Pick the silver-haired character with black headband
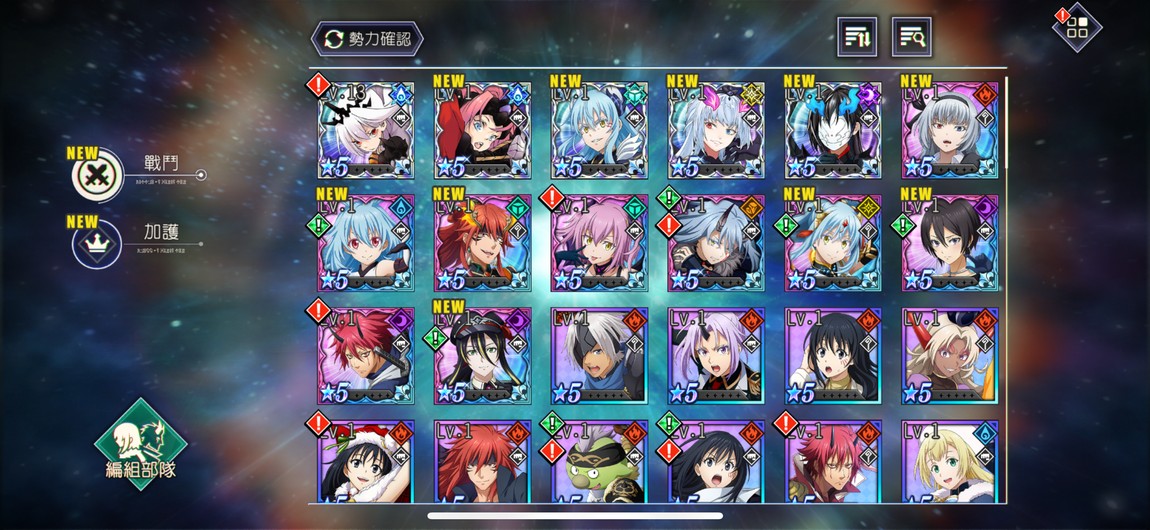This screenshot has height=530, width=1150. 950,131
